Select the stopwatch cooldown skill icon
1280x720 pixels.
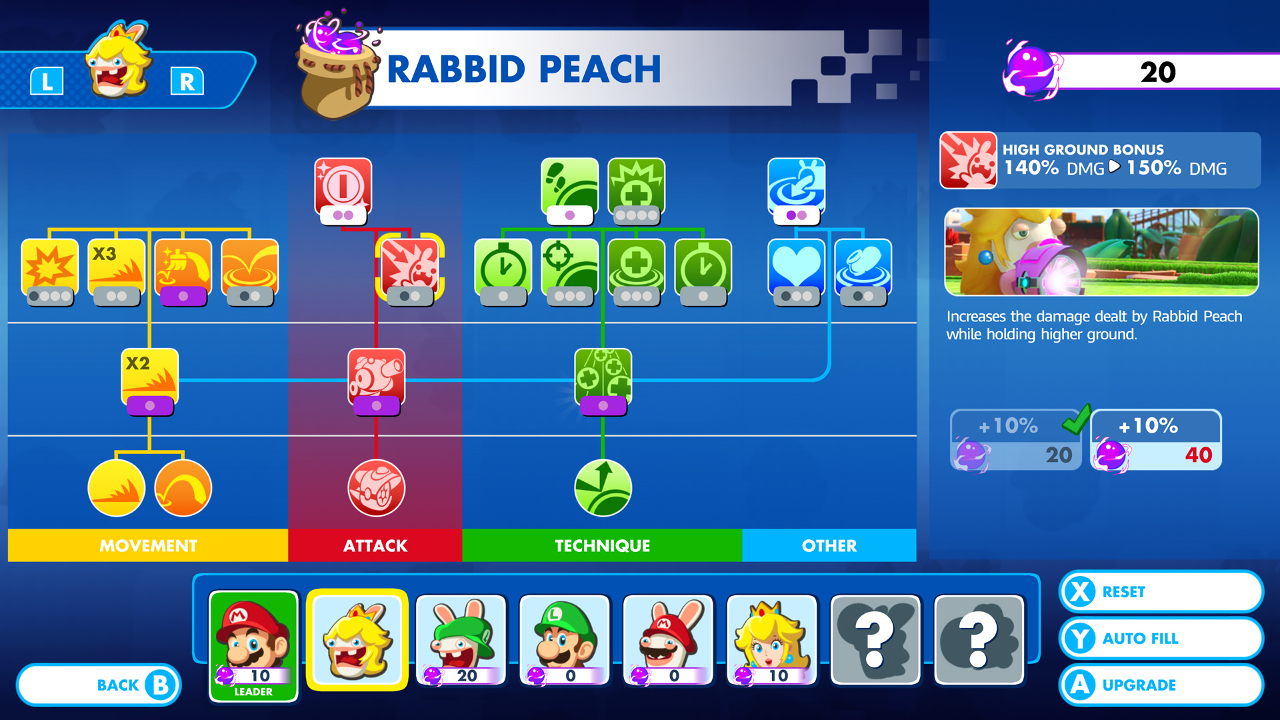coord(503,268)
